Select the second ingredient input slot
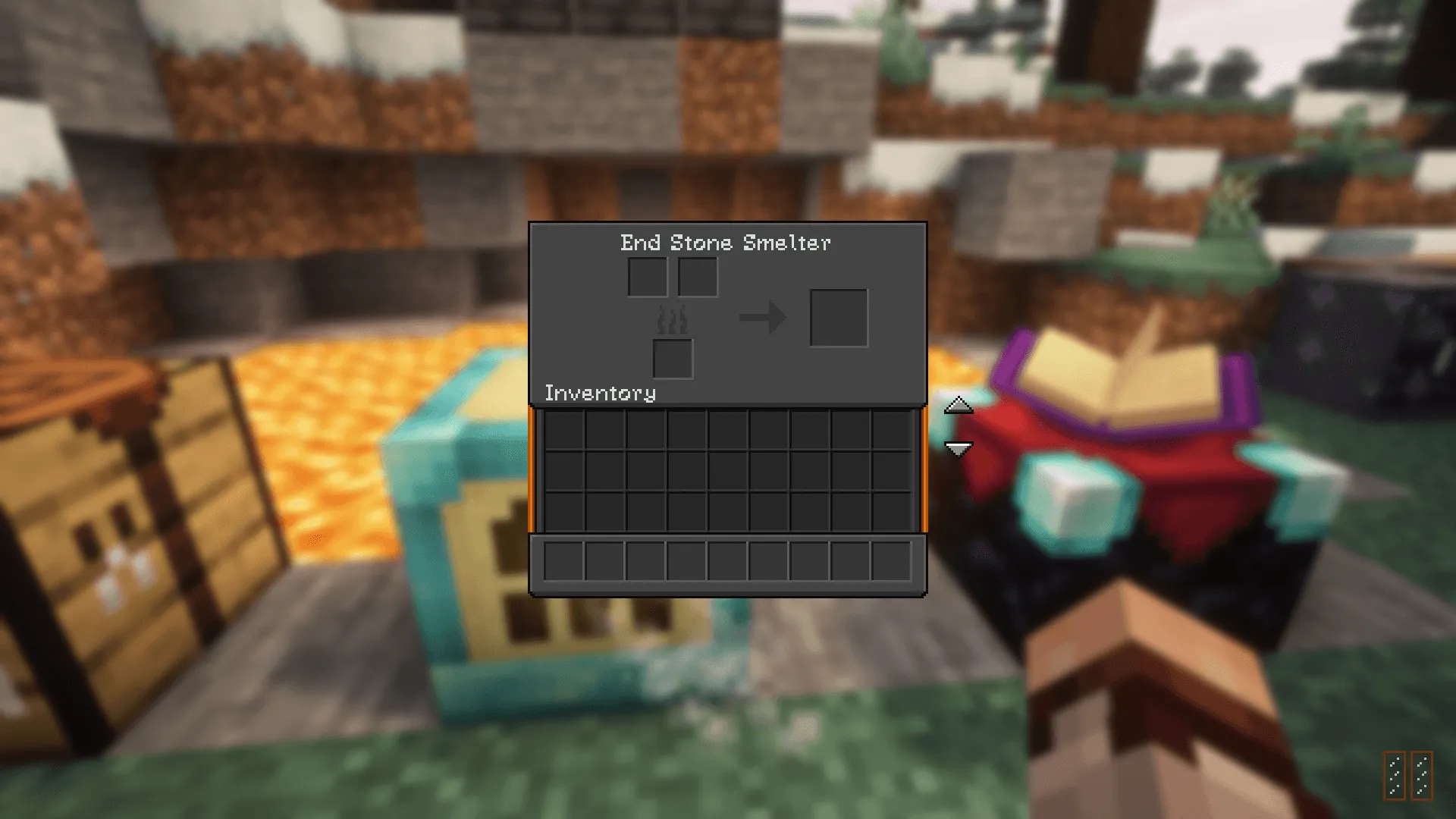Viewport: 1456px width, 819px height. coord(697,276)
